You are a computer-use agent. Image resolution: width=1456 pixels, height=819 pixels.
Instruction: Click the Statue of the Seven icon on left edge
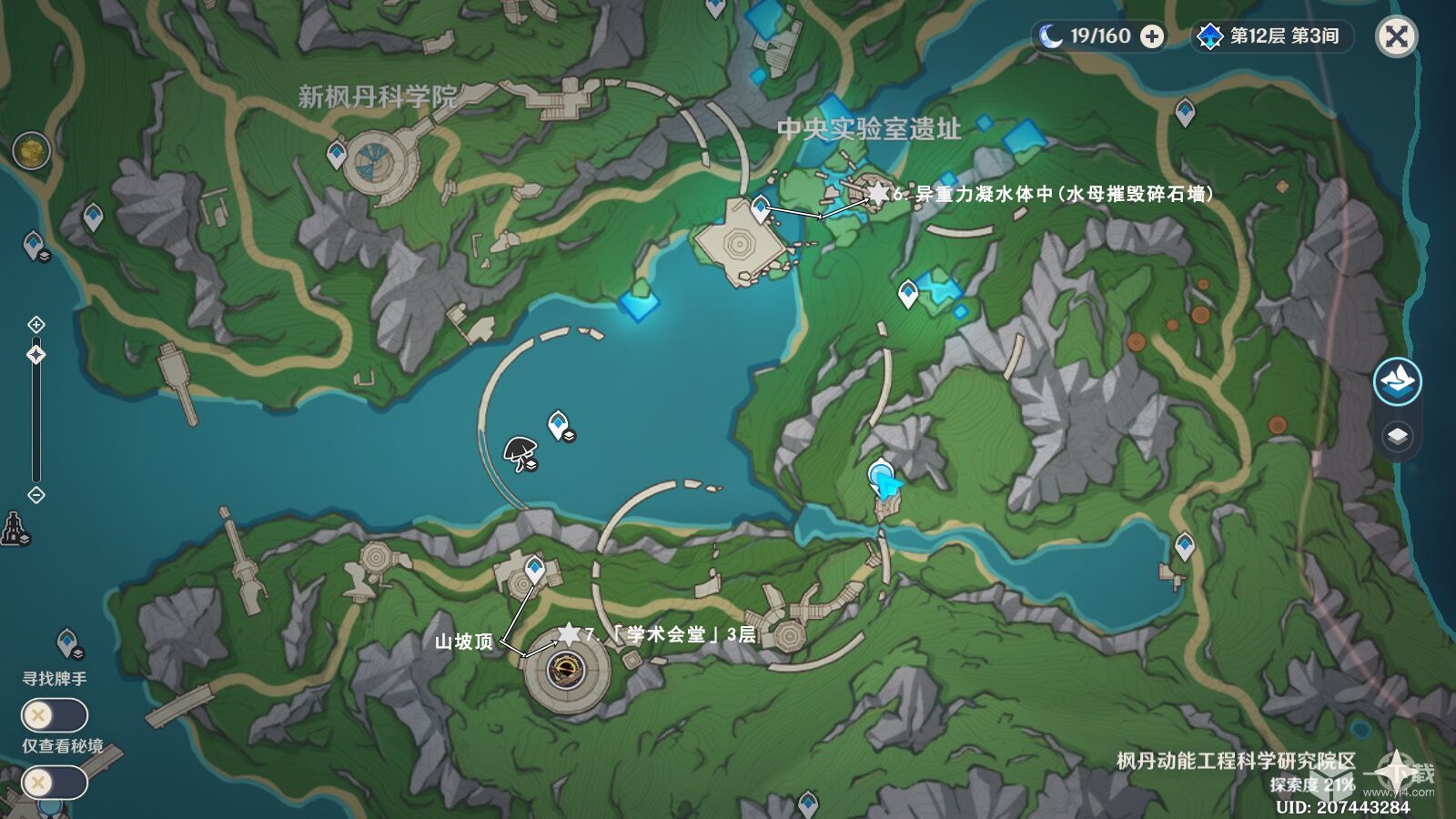coord(13,528)
